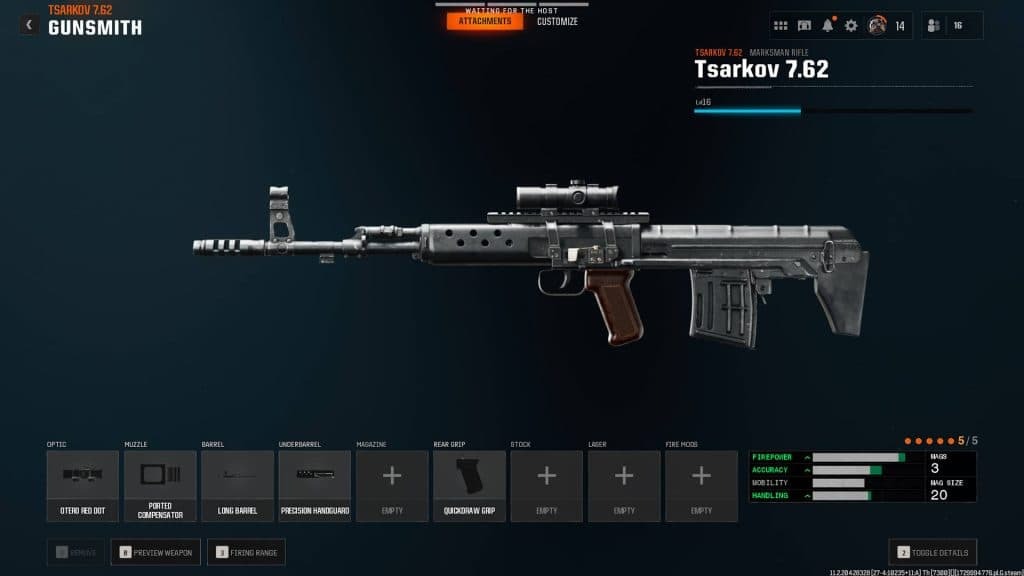
Task: Select the Ported Compensator muzzle slot
Action: tap(160, 486)
